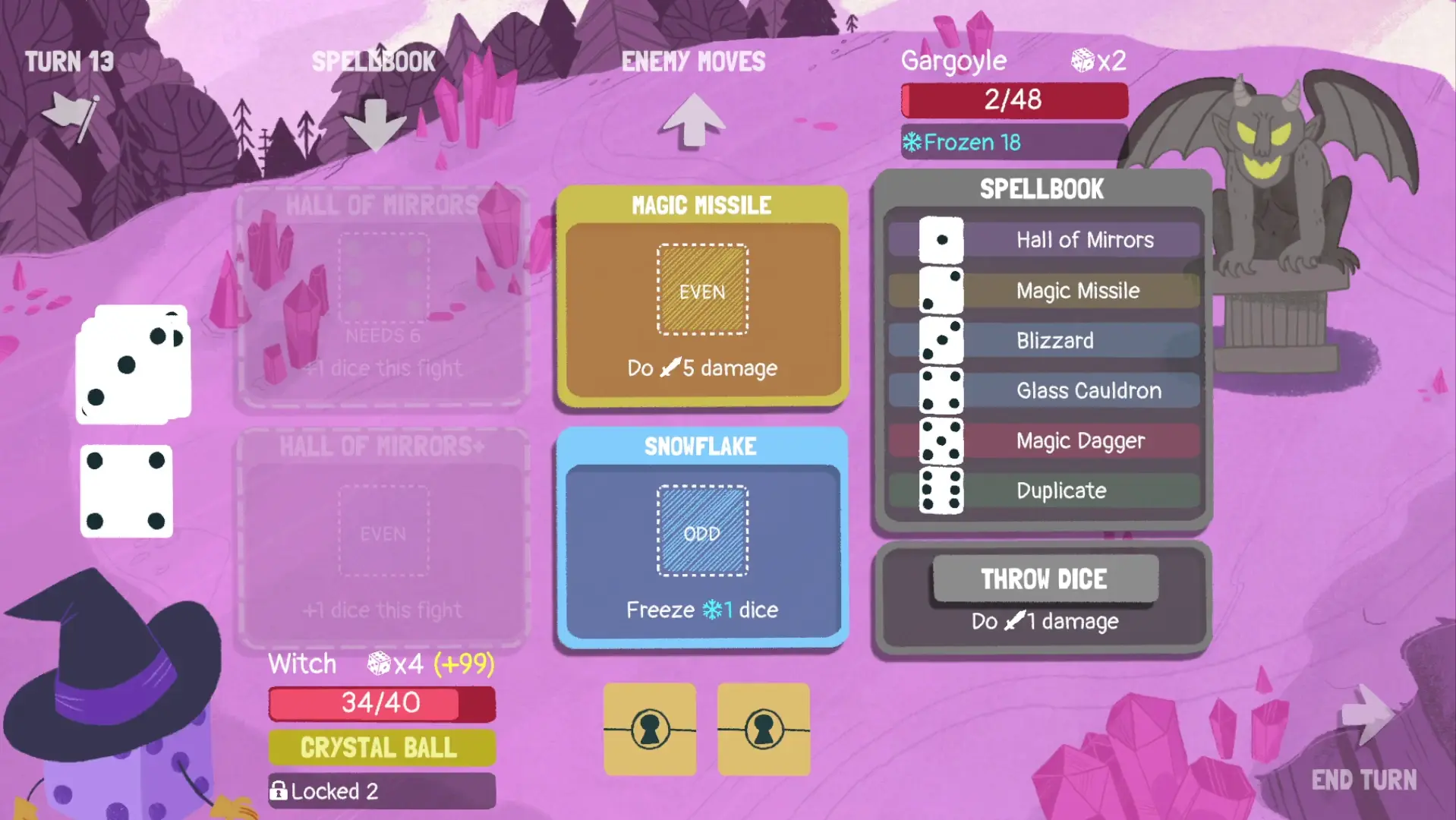Place a die in the EVEN slot of Magic Missile
The image size is (1456, 820).
point(701,291)
